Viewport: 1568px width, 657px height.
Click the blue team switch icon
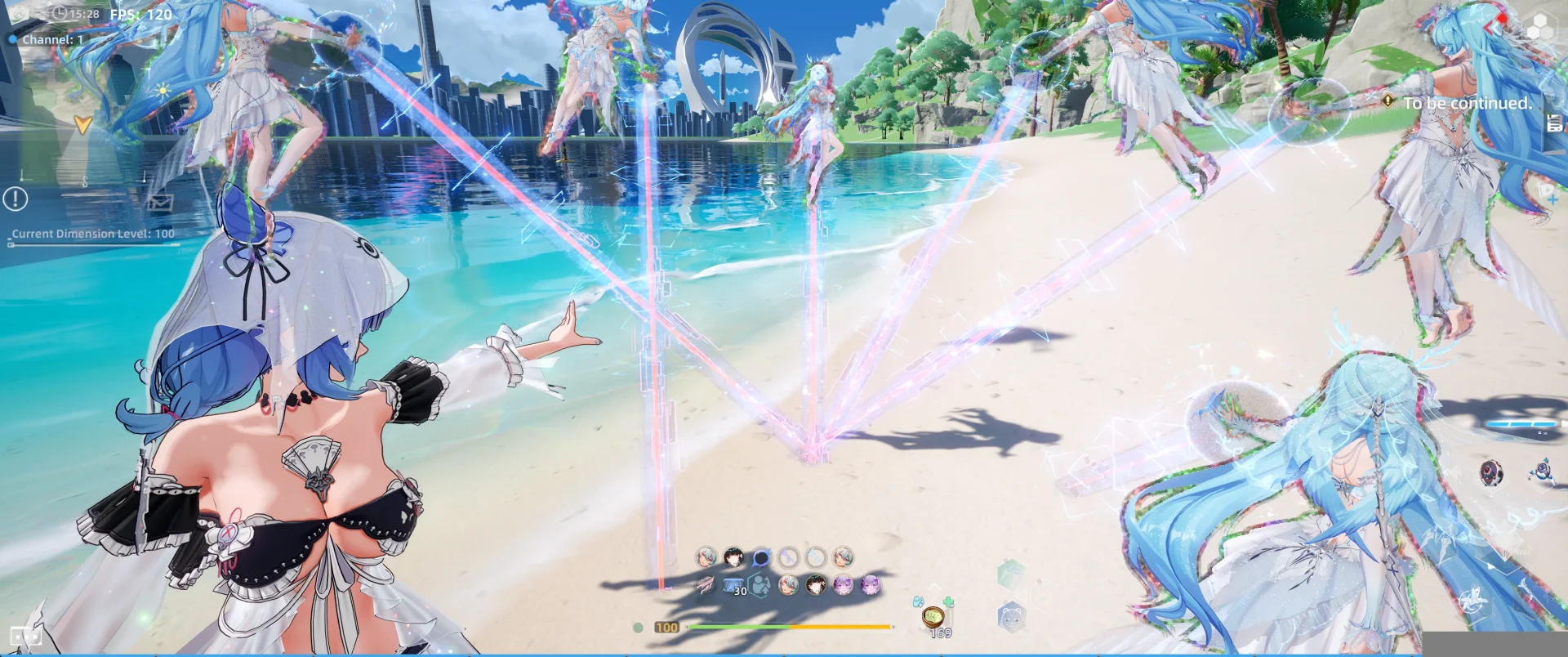[918, 601]
